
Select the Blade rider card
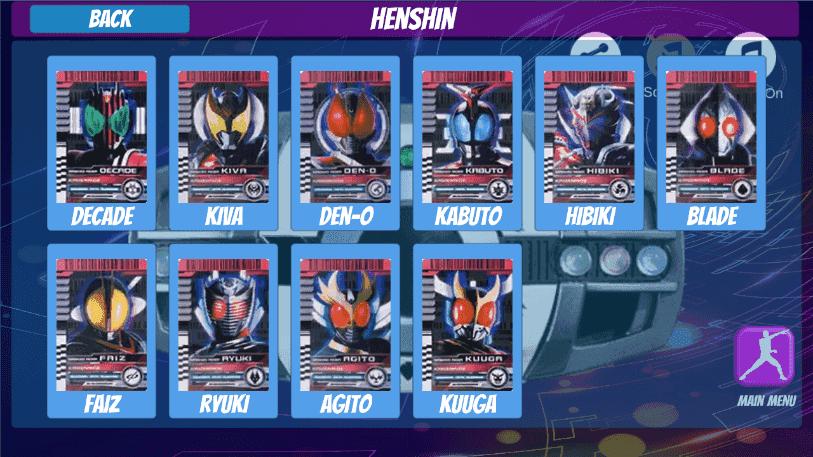tap(711, 140)
